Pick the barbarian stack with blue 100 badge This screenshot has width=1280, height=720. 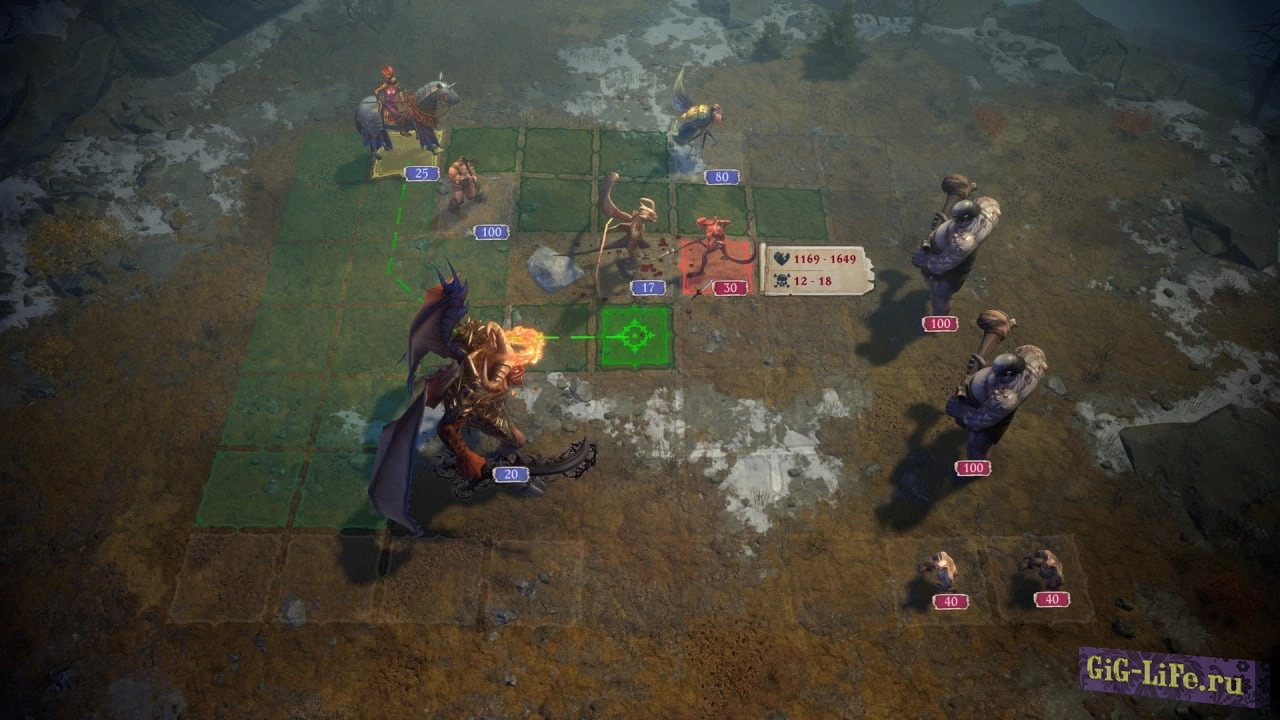click(x=463, y=187)
